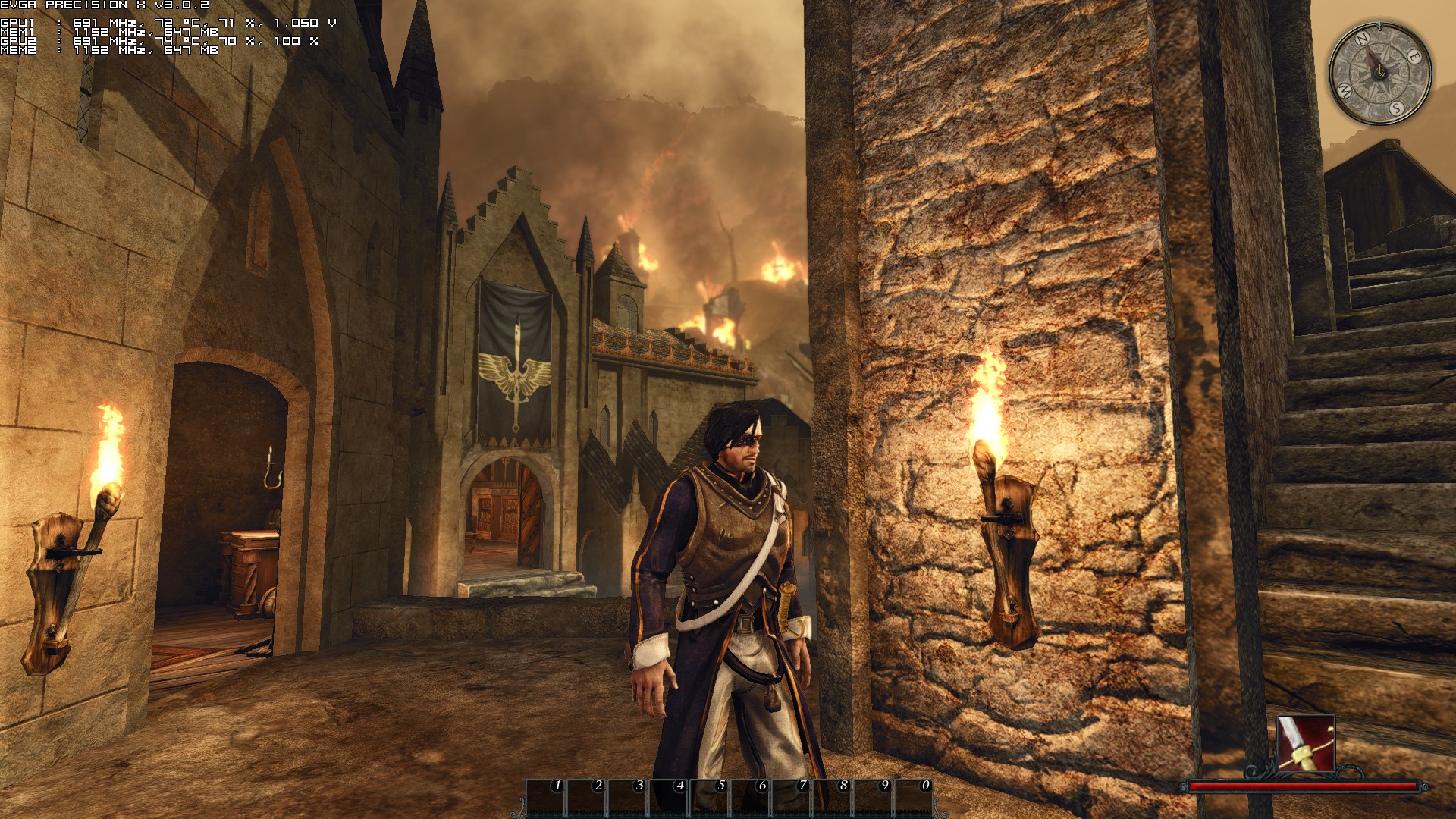The width and height of the screenshot is (1456, 819).
Task: Select quick slot number 1
Action: click(546, 799)
